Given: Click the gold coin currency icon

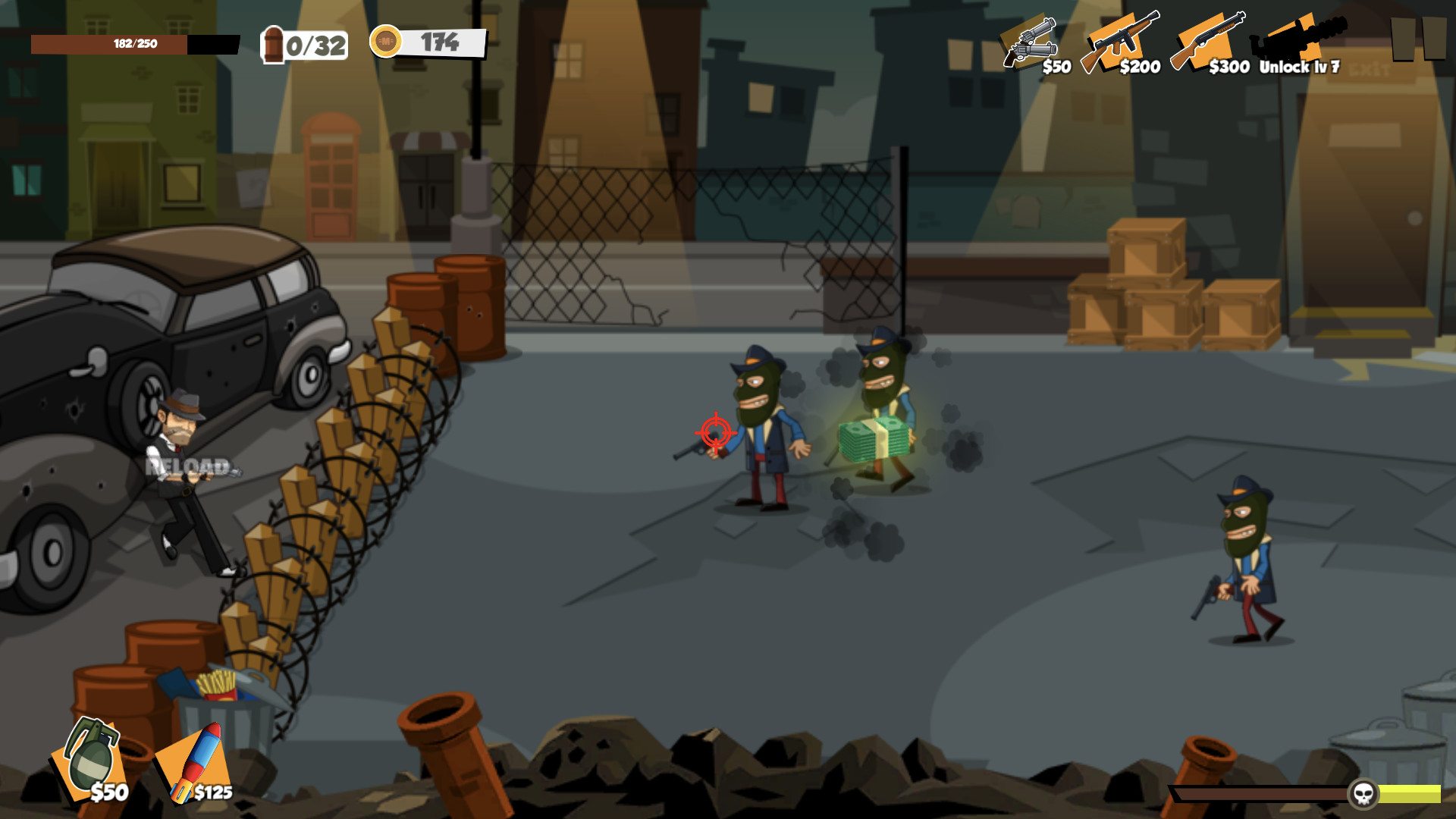Looking at the screenshot, I should [387, 43].
